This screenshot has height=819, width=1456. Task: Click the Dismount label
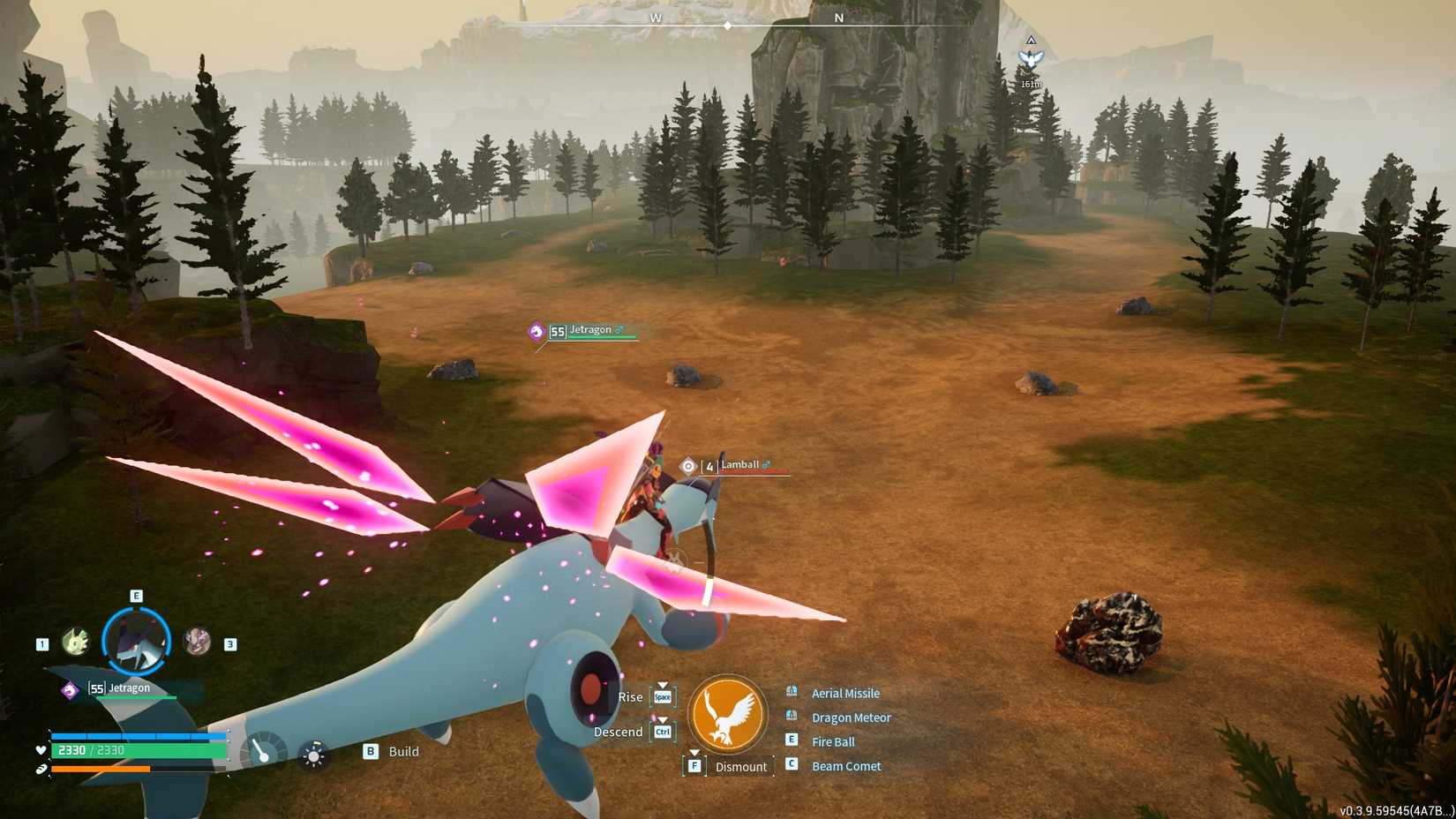click(741, 766)
